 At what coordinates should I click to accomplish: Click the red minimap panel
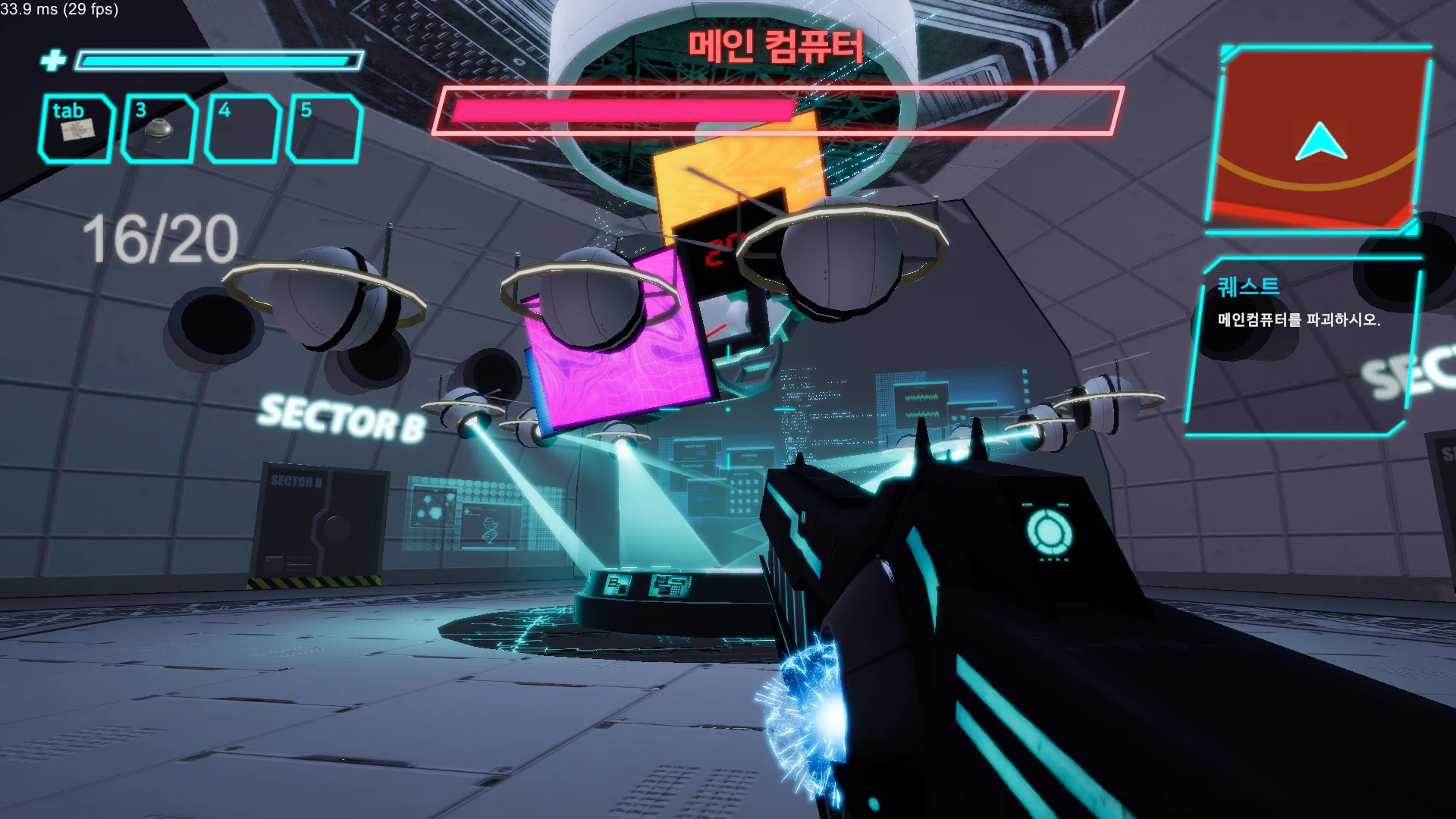coord(1318,140)
